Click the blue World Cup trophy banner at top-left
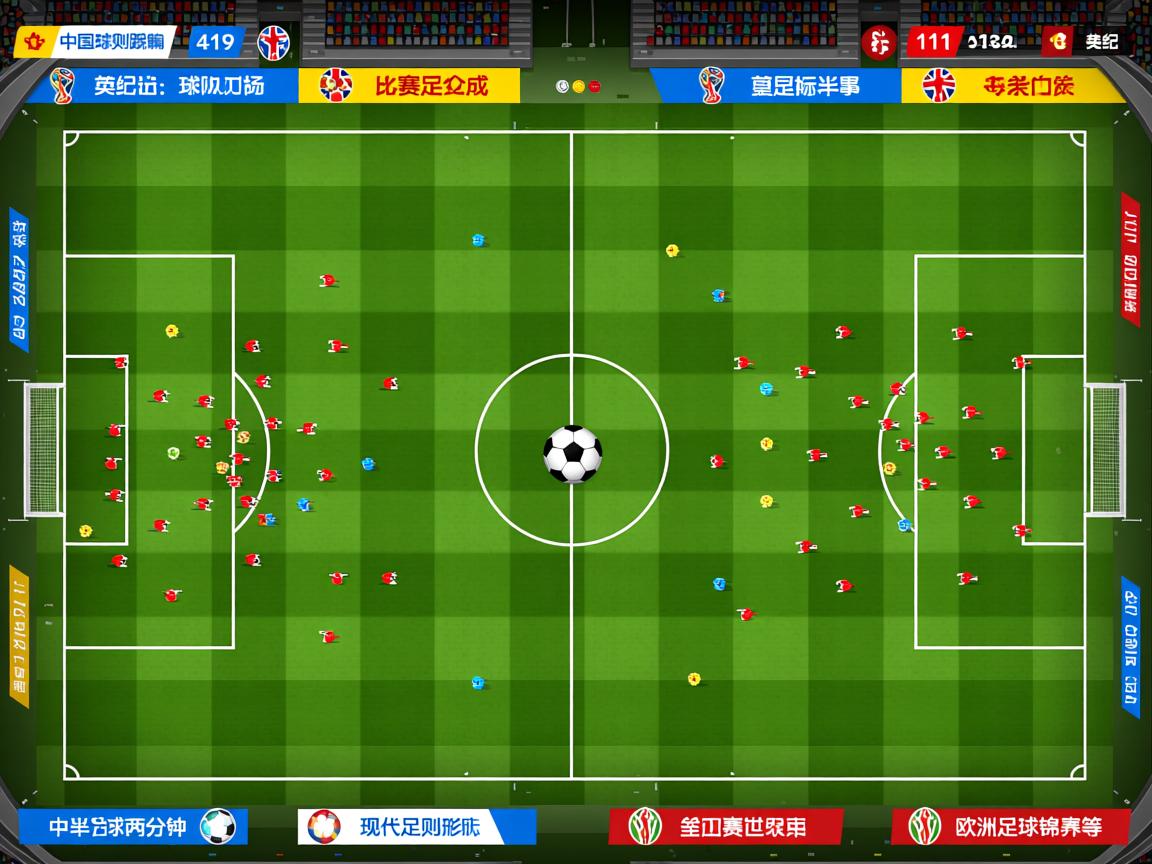The width and height of the screenshot is (1152, 864). 162,86
